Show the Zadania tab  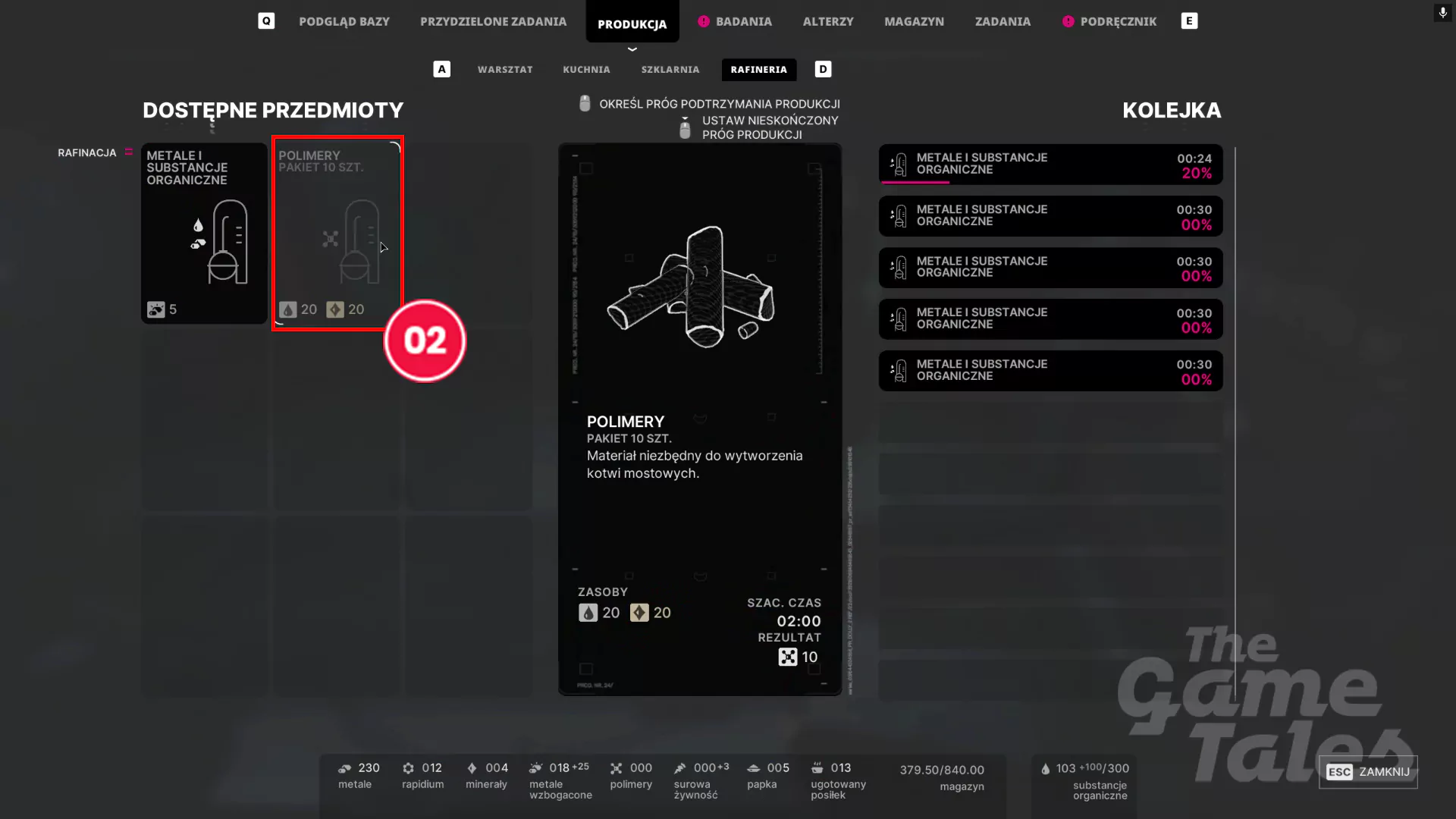[1003, 21]
